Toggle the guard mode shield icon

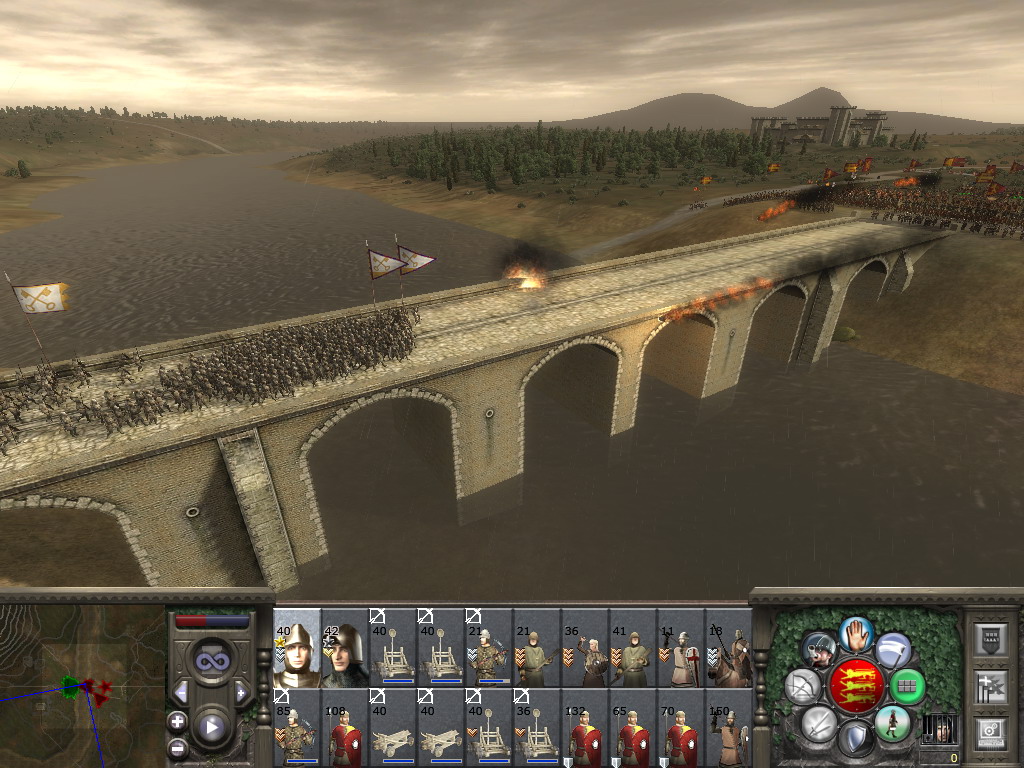tap(854, 739)
